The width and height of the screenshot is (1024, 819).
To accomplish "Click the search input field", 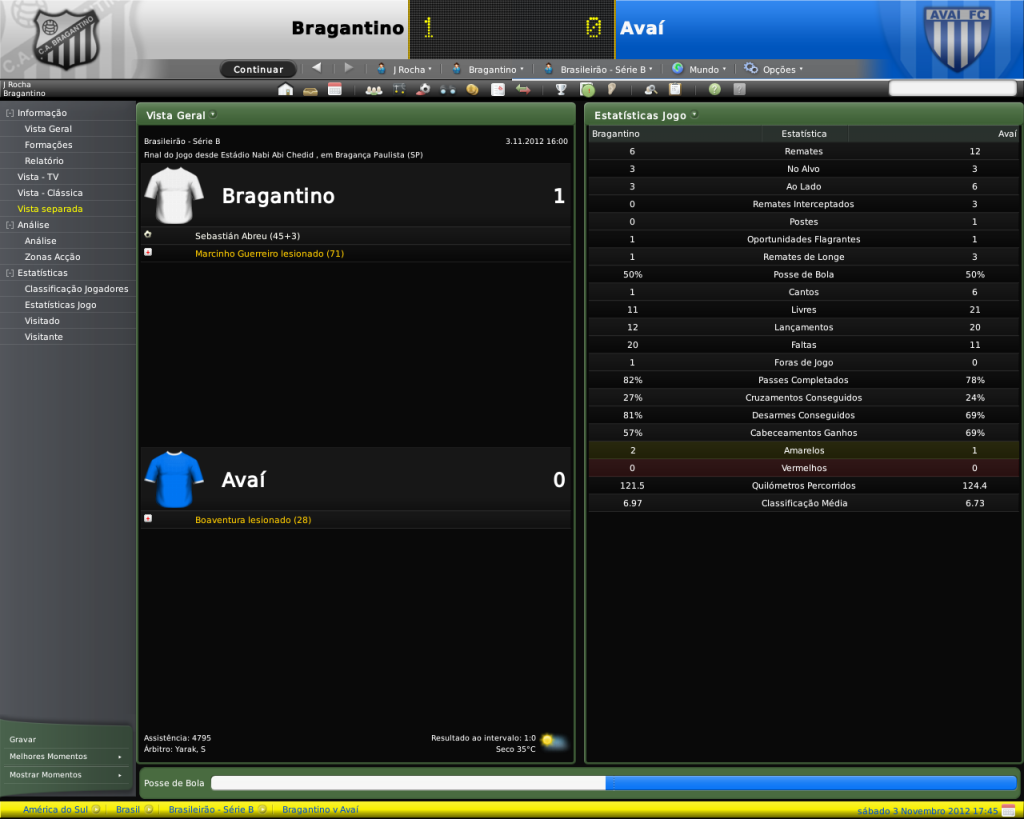I will point(951,88).
